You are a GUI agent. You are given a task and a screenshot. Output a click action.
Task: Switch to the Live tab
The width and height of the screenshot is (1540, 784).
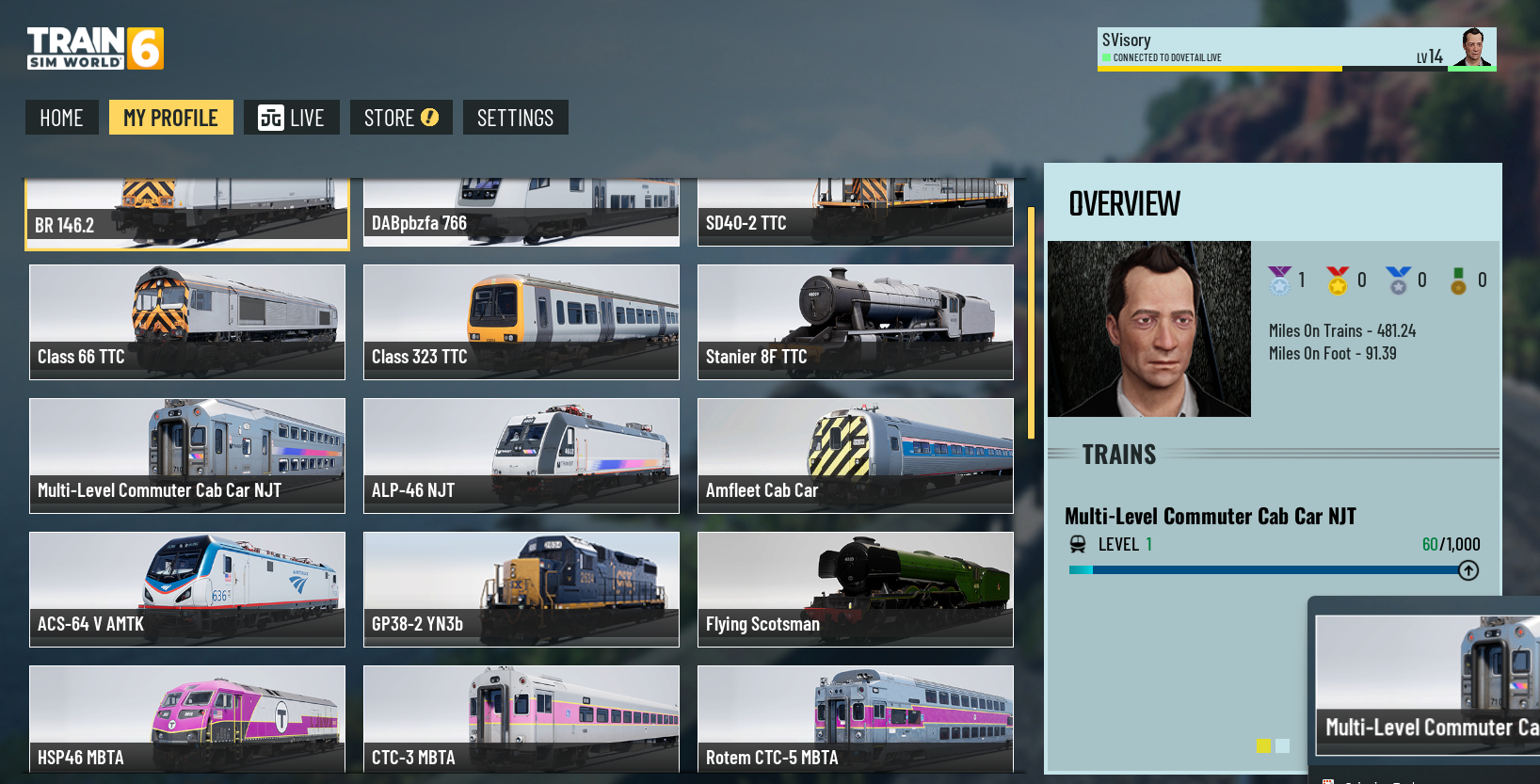[291, 118]
